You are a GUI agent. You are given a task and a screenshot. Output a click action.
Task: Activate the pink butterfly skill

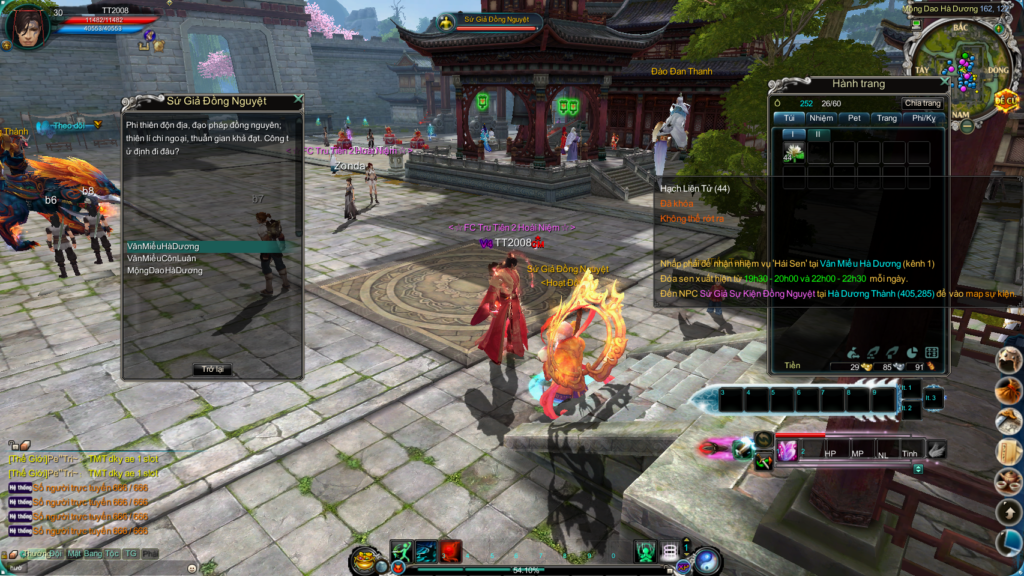point(787,450)
